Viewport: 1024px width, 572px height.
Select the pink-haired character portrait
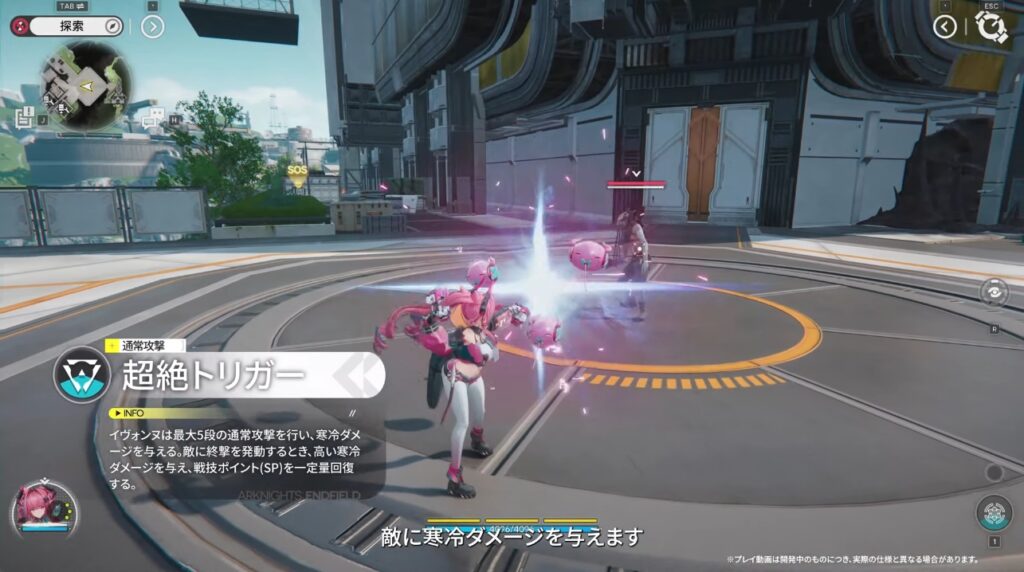[42, 507]
